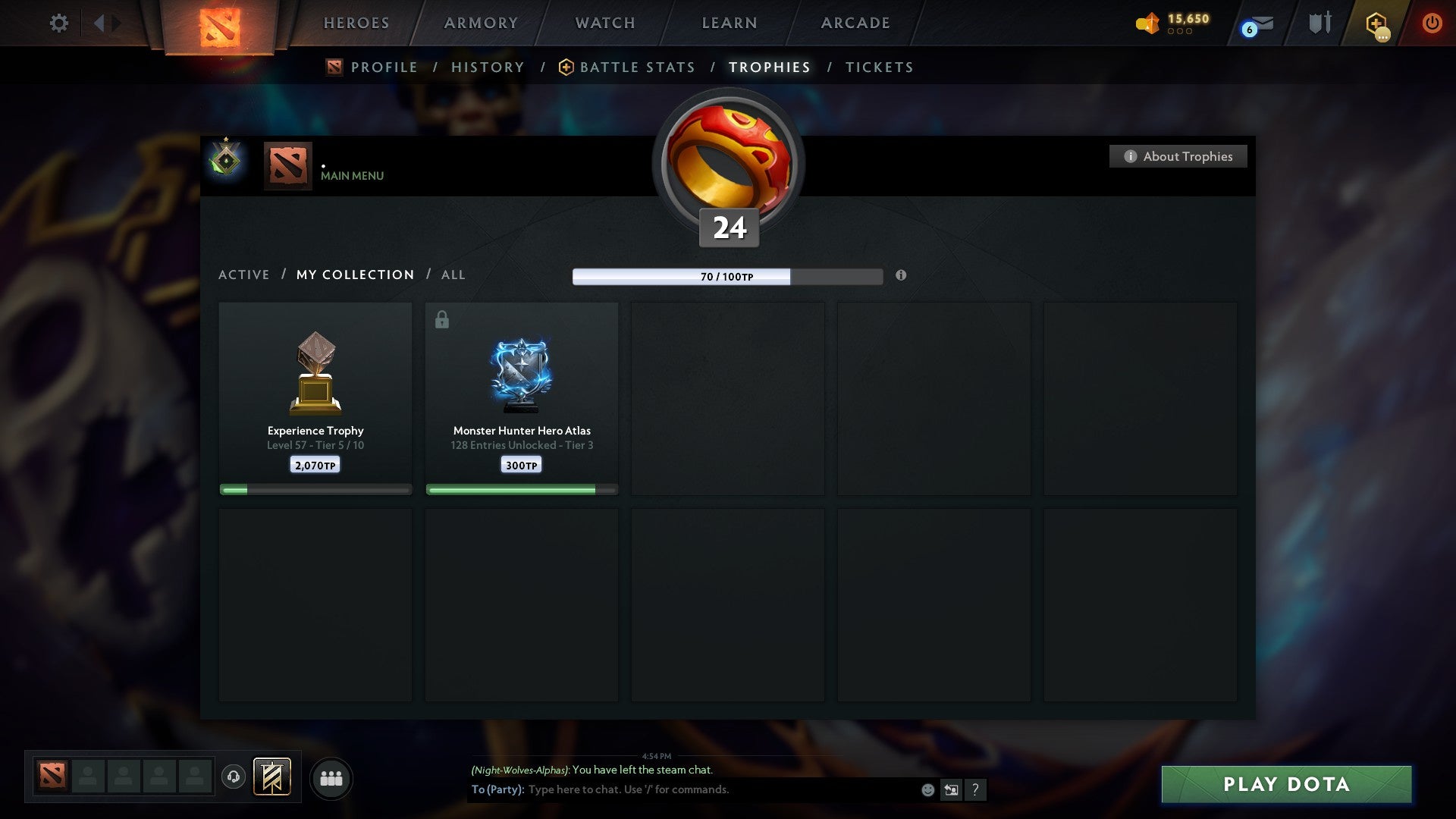Toggle party voice chat headset
This screenshot has height=819, width=1456.
[x=235, y=777]
